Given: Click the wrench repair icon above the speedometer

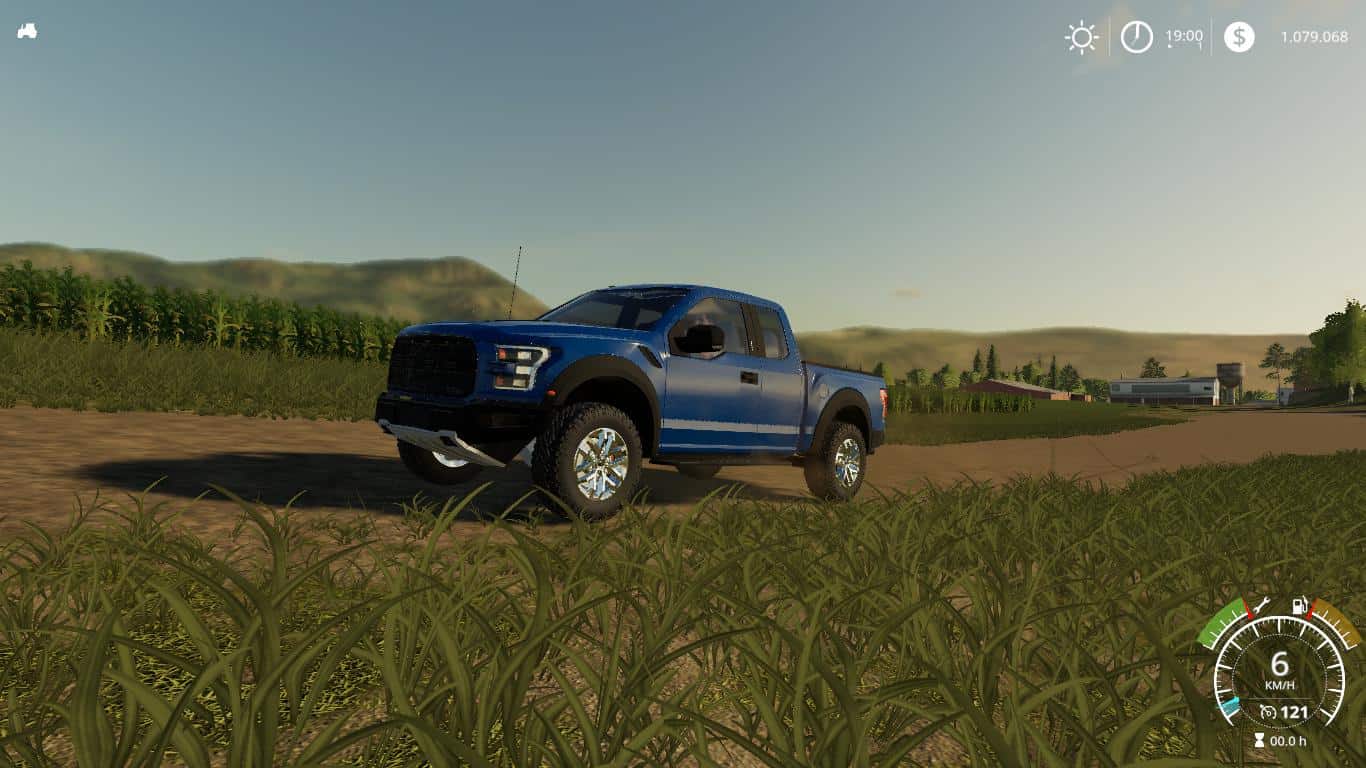Looking at the screenshot, I should pyautogui.click(x=1263, y=606).
